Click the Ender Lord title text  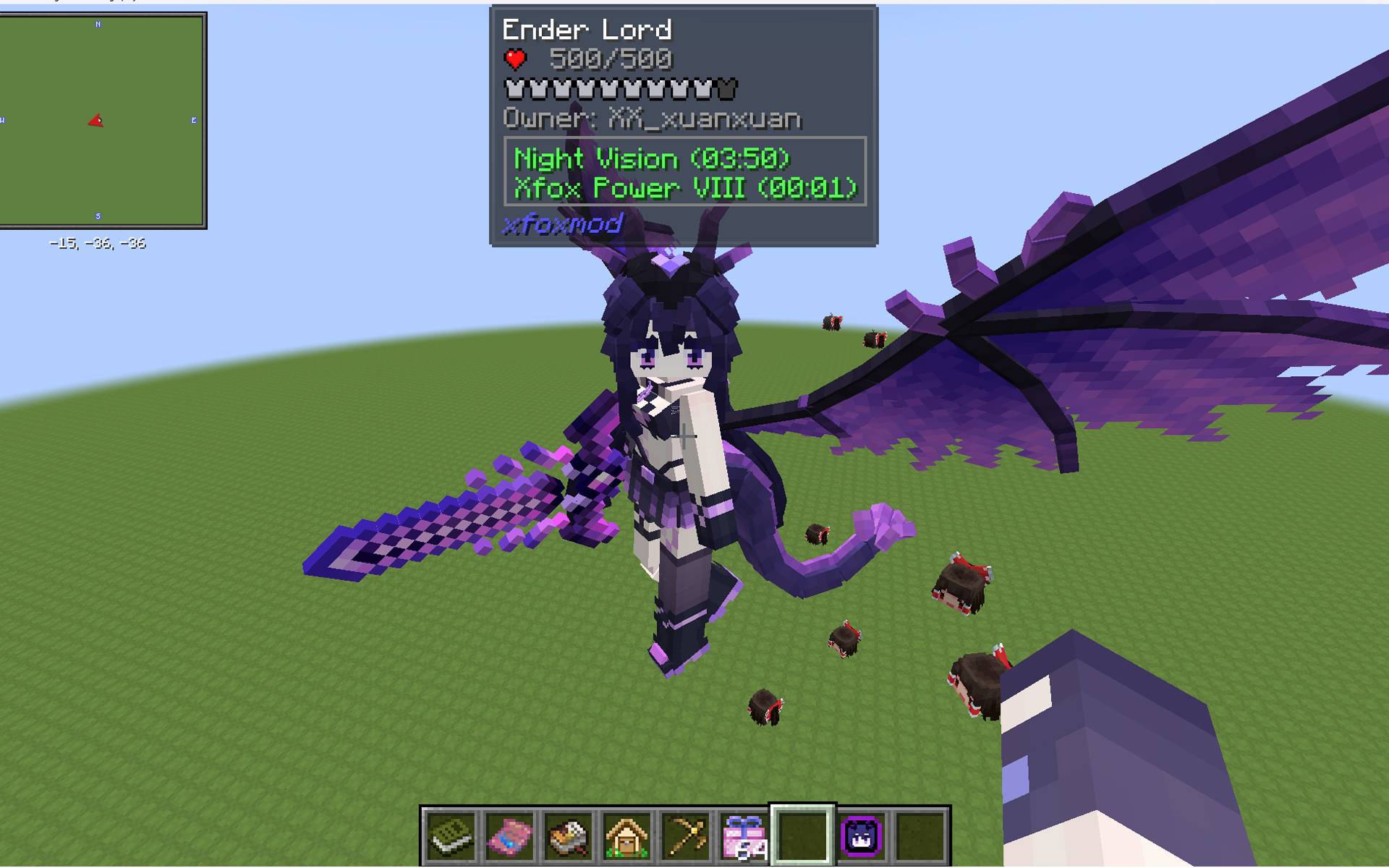(x=587, y=29)
